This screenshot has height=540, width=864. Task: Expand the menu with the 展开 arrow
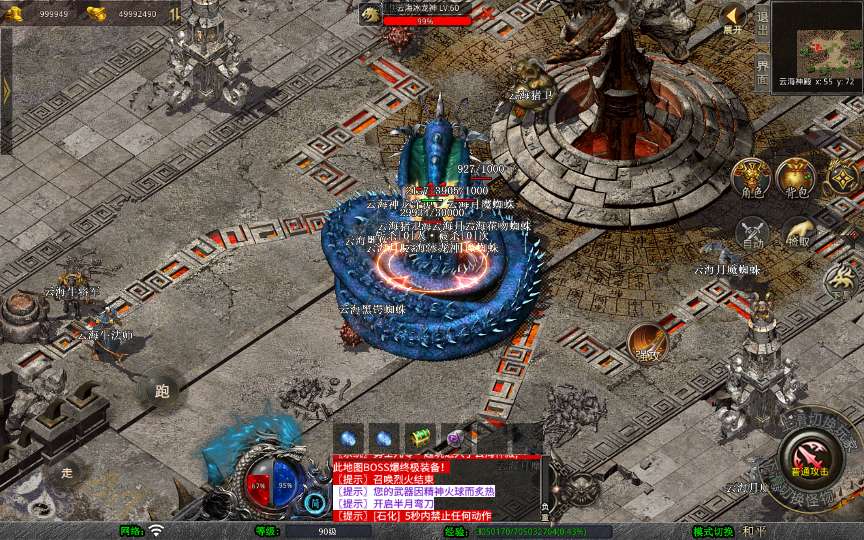733,18
